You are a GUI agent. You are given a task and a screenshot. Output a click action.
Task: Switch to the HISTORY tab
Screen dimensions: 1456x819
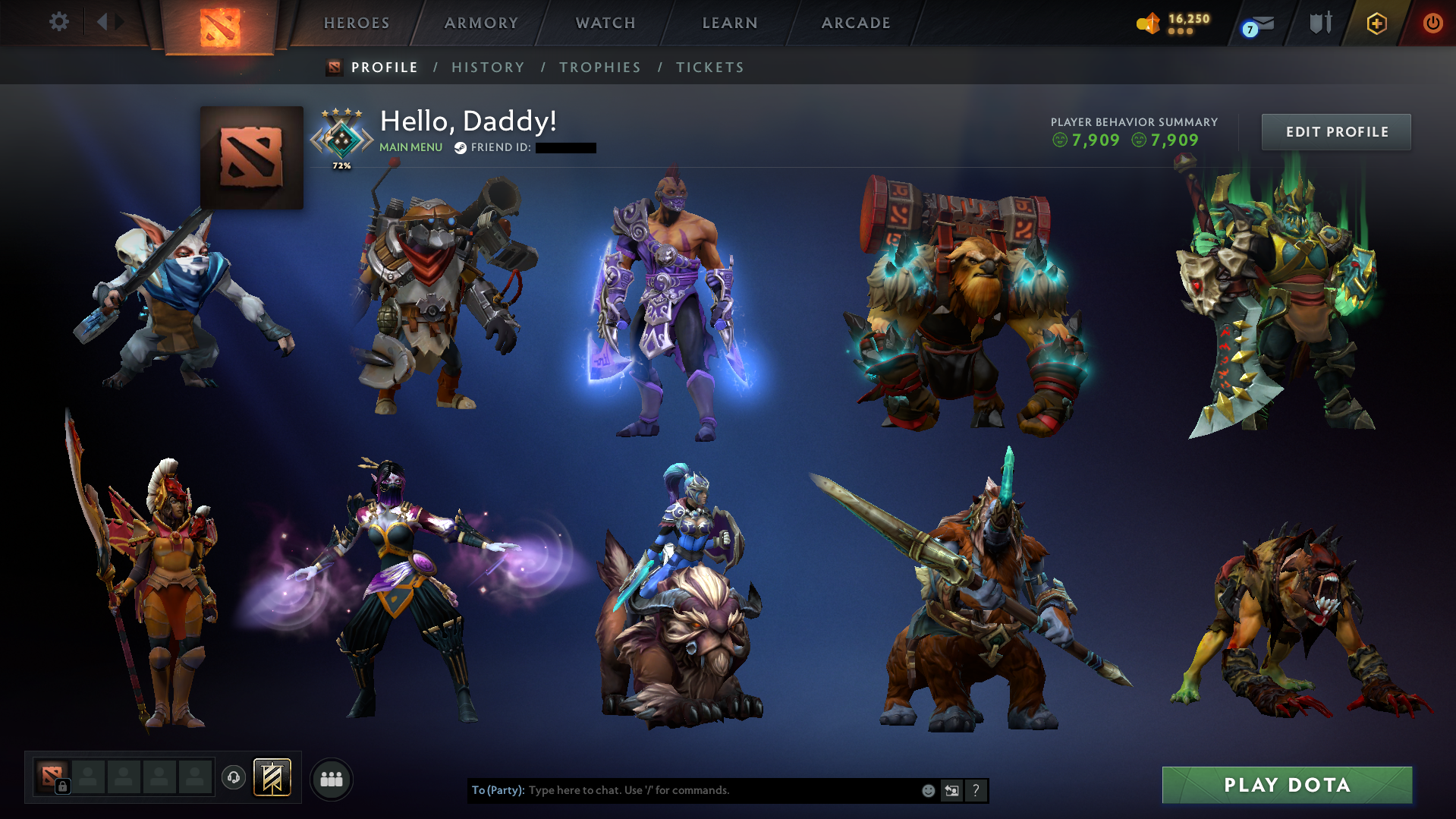(488, 67)
